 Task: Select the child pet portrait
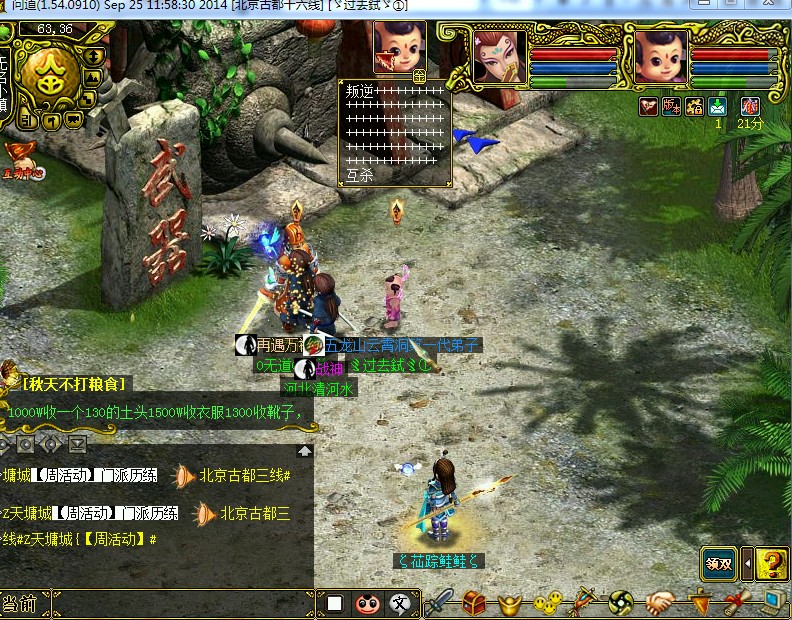tap(659, 57)
